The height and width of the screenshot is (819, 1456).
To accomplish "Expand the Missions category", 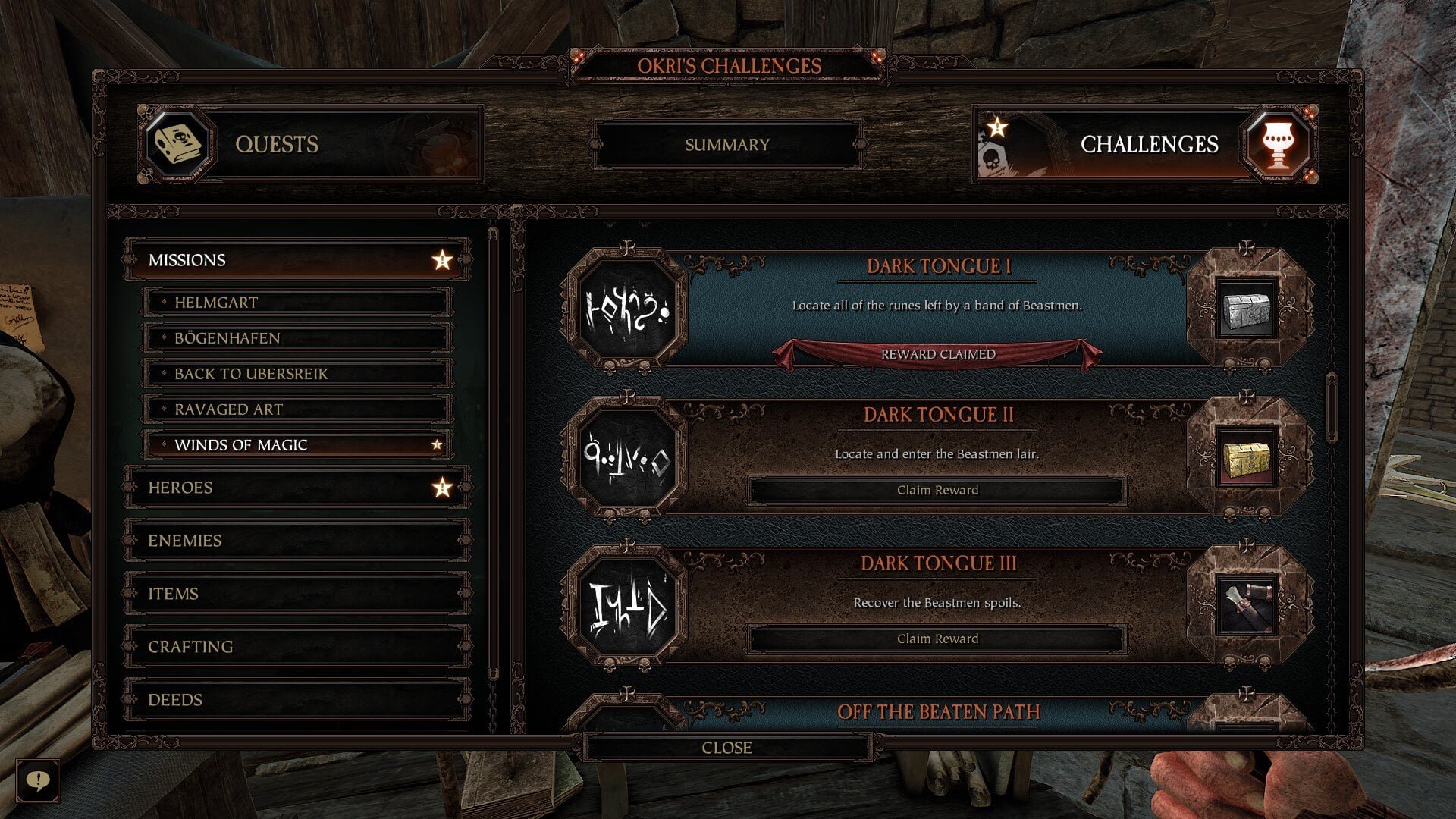I will point(297,260).
